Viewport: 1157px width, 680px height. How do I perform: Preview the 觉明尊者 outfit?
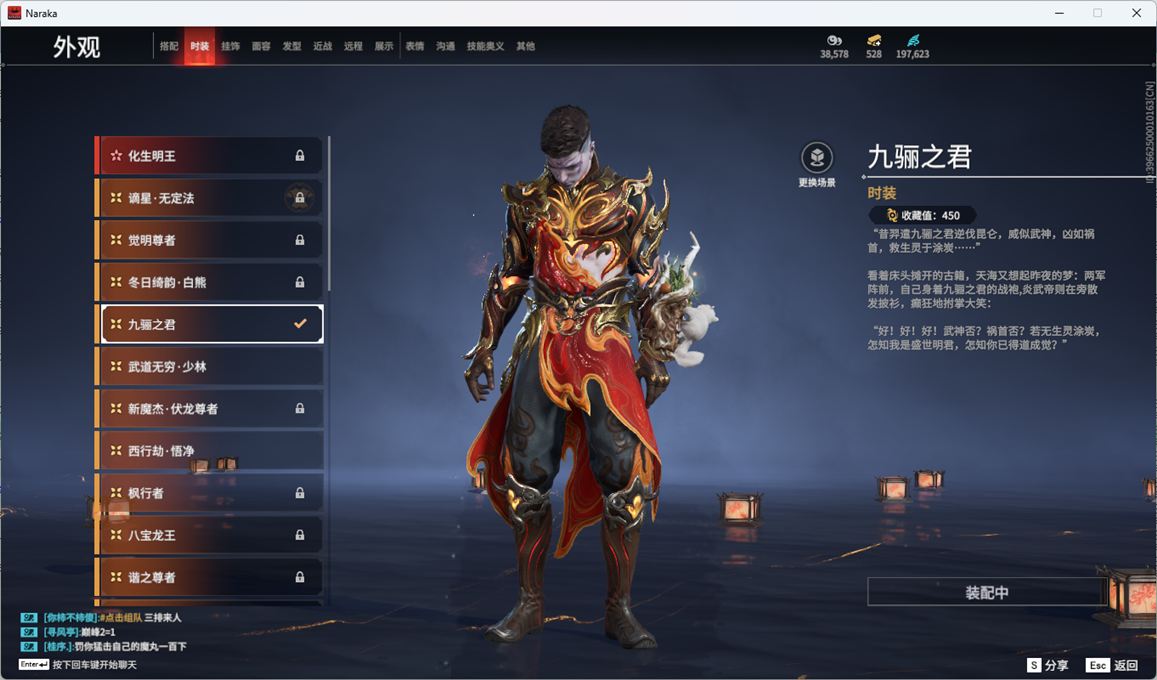point(210,240)
